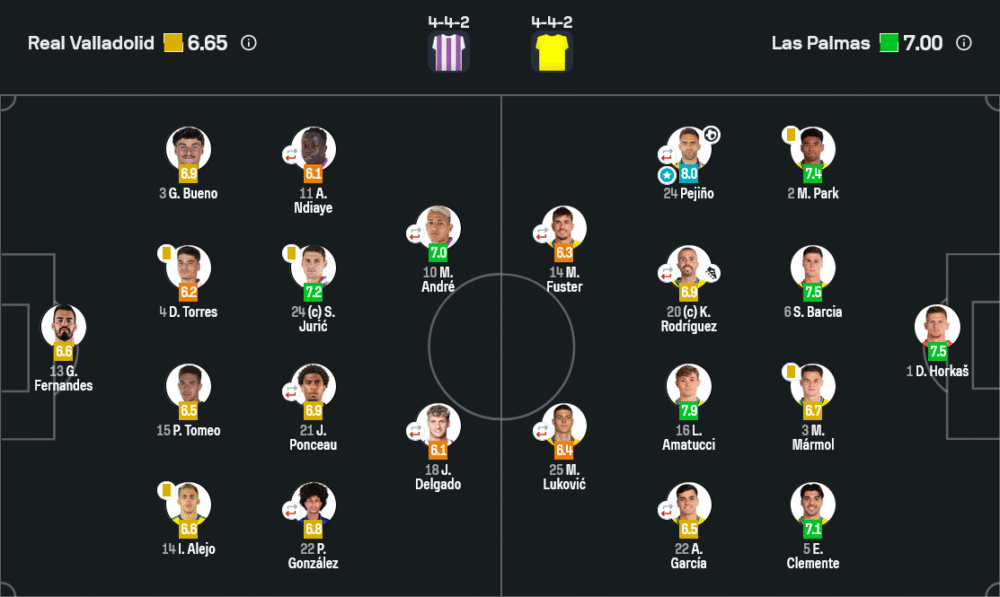Image resolution: width=1000 pixels, height=597 pixels.
Task: Open J. Delgado's player stats
Action: click(438, 426)
